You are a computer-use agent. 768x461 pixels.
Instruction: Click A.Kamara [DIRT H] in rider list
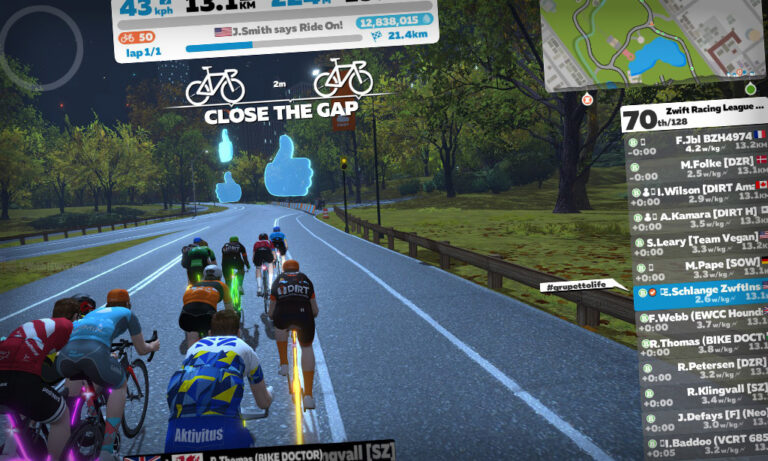pyautogui.click(x=700, y=217)
